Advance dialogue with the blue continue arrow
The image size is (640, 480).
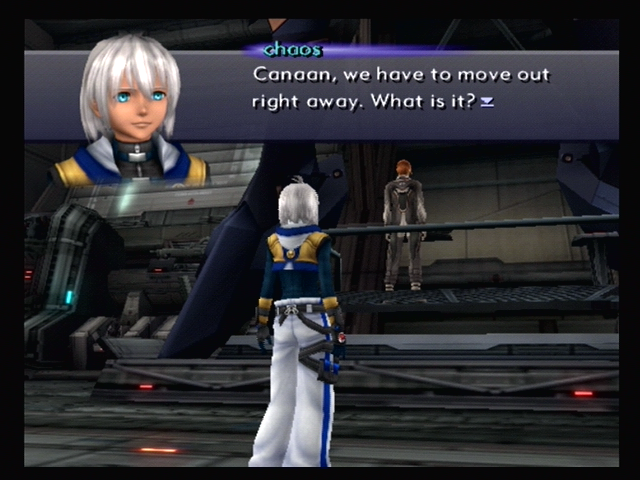488,102
